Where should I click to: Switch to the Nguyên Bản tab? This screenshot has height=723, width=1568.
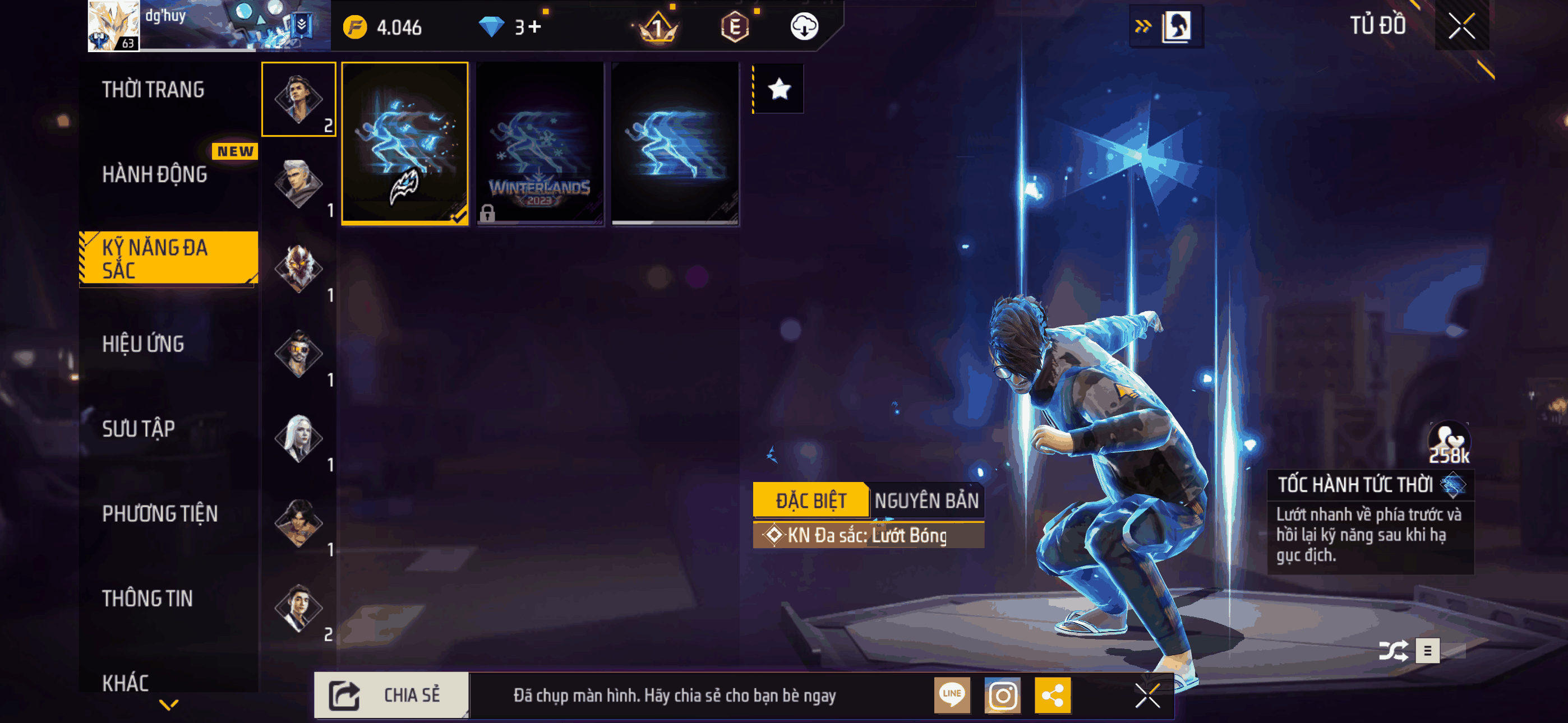point(926,501)
